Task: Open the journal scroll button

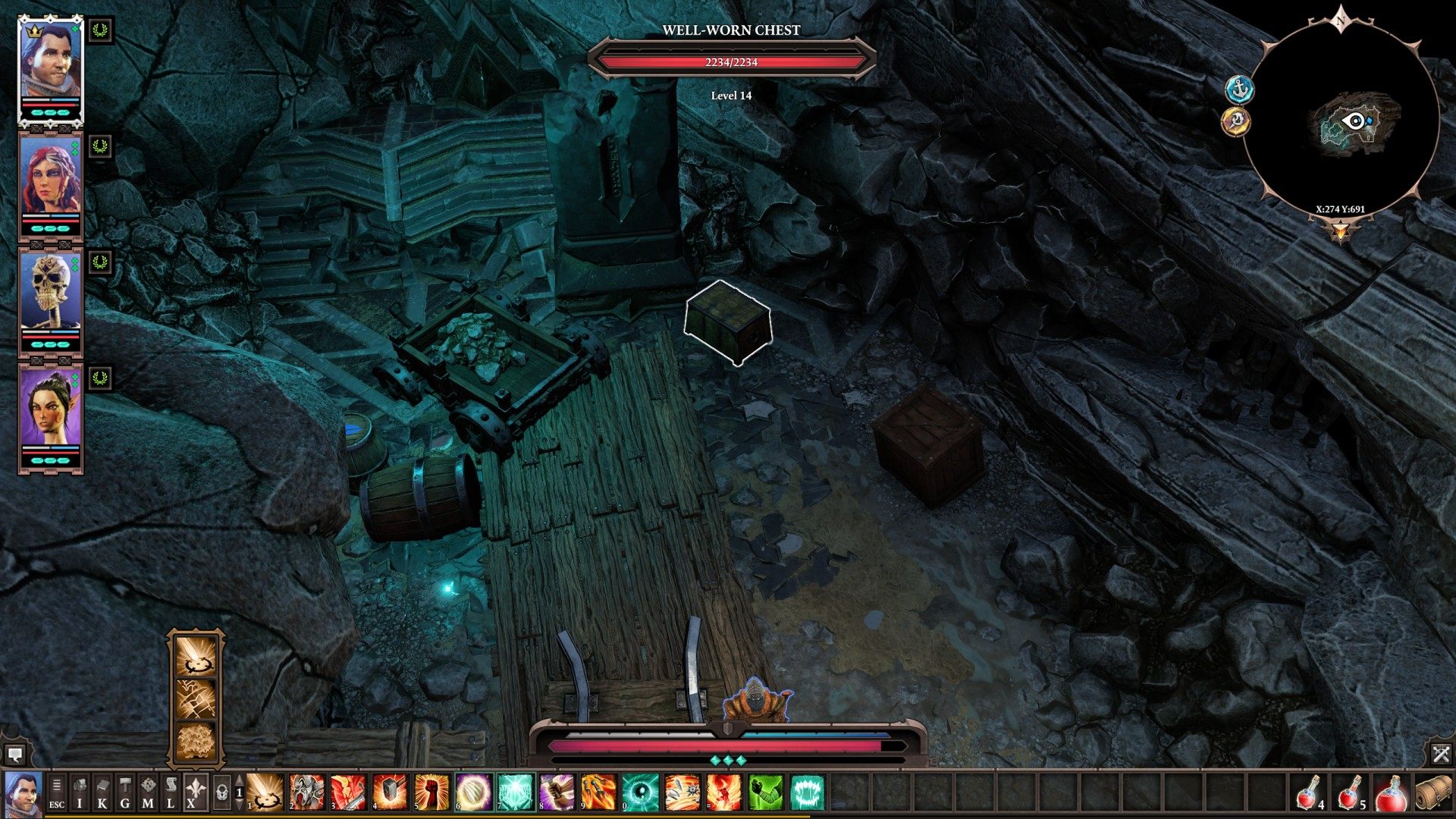Action: click(171, 793)
